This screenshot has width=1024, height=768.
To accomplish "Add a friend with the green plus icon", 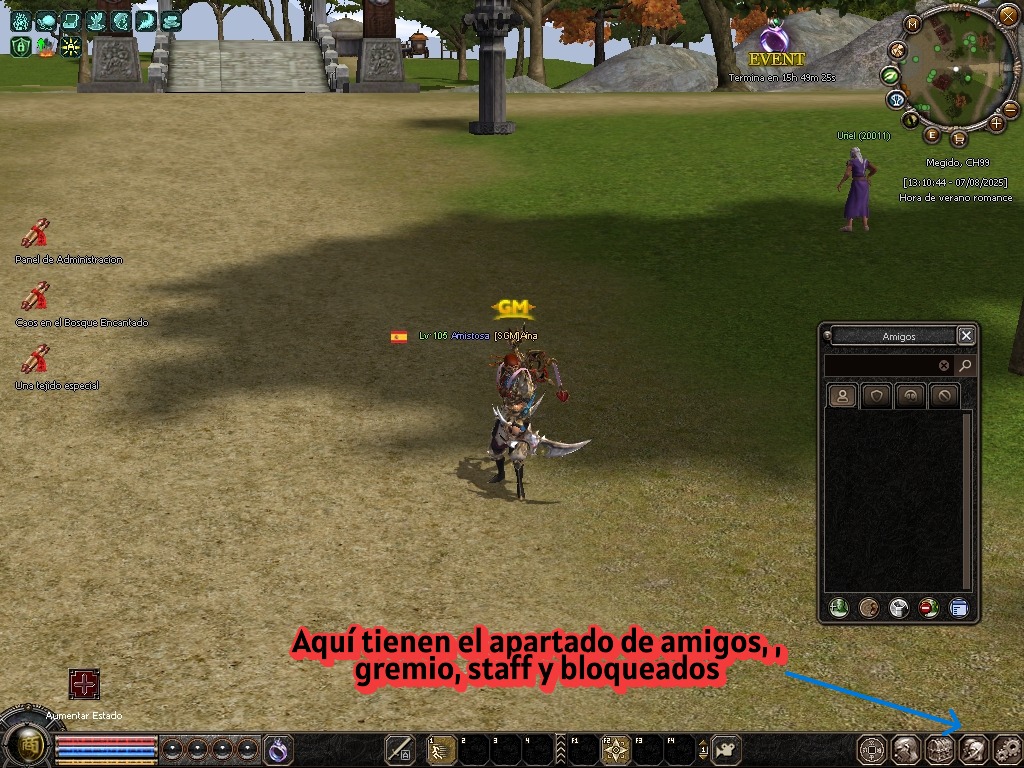I will [839, 607].
